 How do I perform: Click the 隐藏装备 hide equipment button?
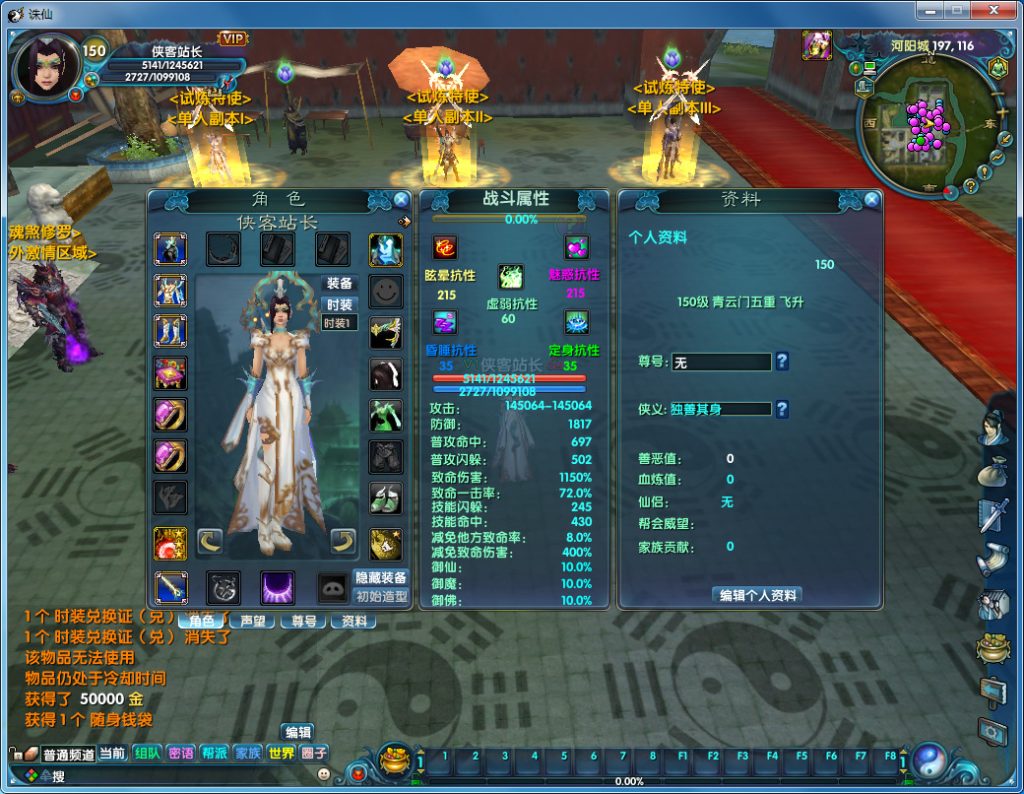381,577
